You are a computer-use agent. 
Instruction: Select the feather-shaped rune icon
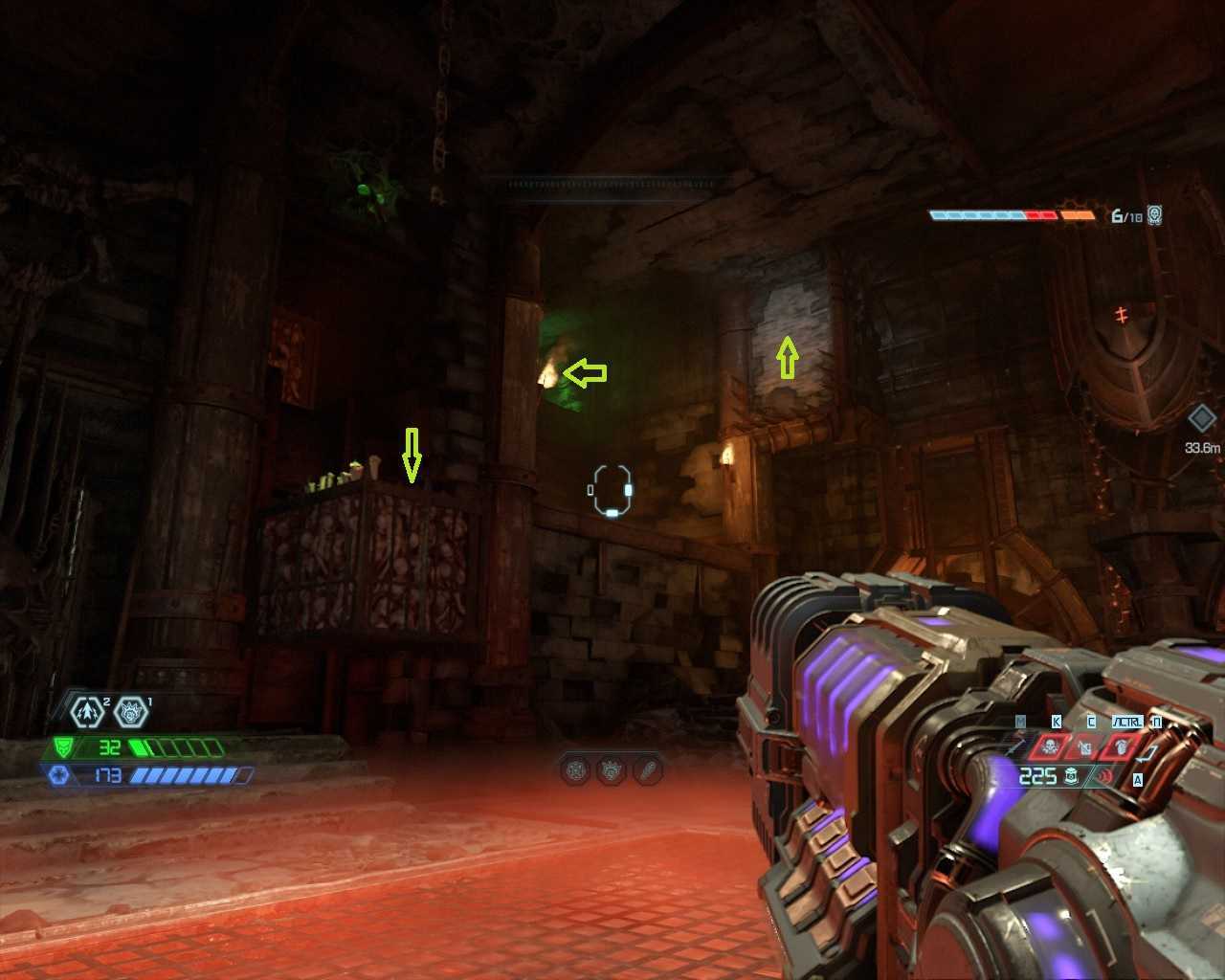pyautogui.click(x=649, y=769)
